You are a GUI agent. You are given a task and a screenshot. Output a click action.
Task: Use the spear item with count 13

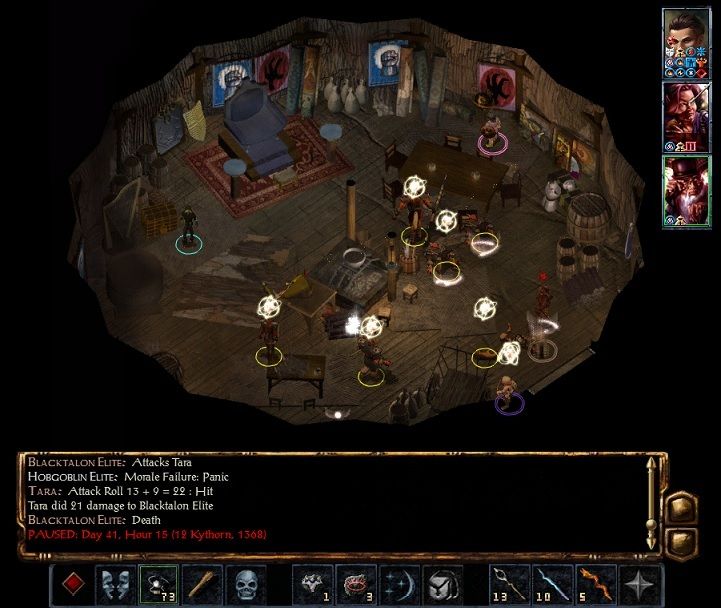507,584
